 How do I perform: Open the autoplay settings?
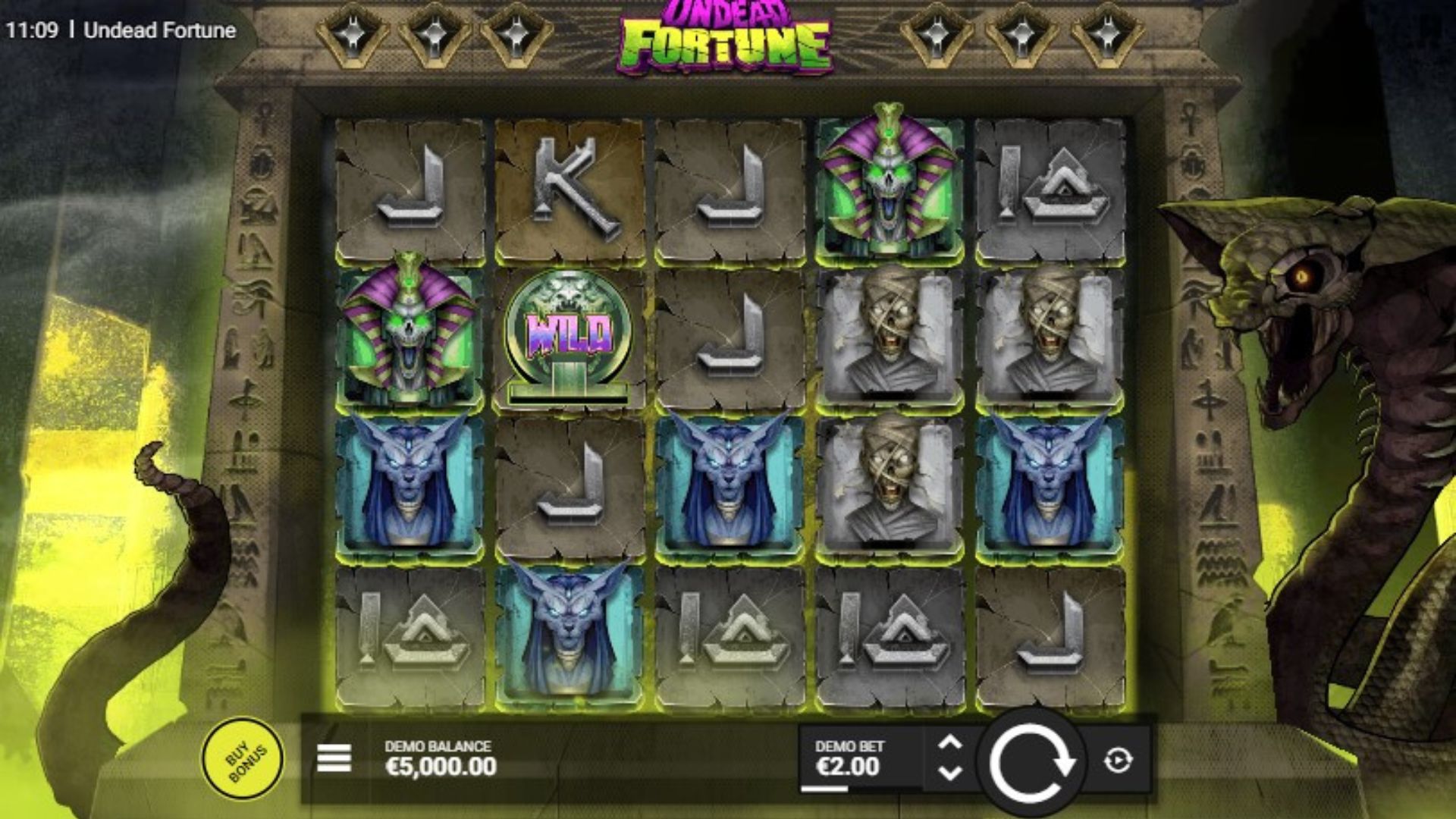pyautogui.click(x=1119, y=760)
